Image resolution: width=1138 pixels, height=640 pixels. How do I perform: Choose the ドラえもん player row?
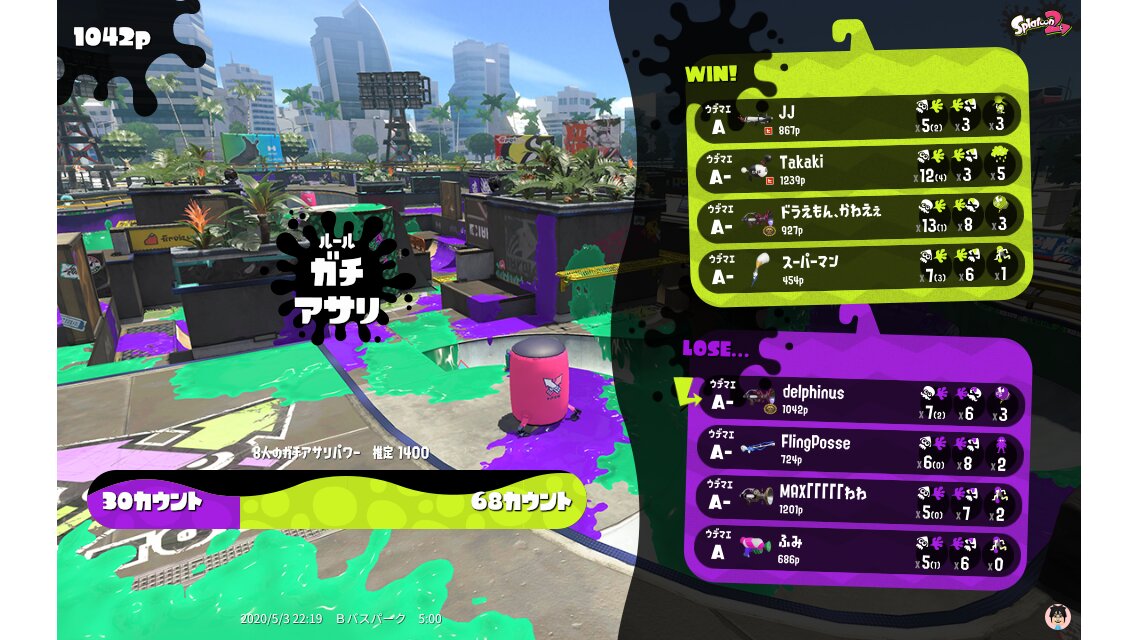click(860, 219)
